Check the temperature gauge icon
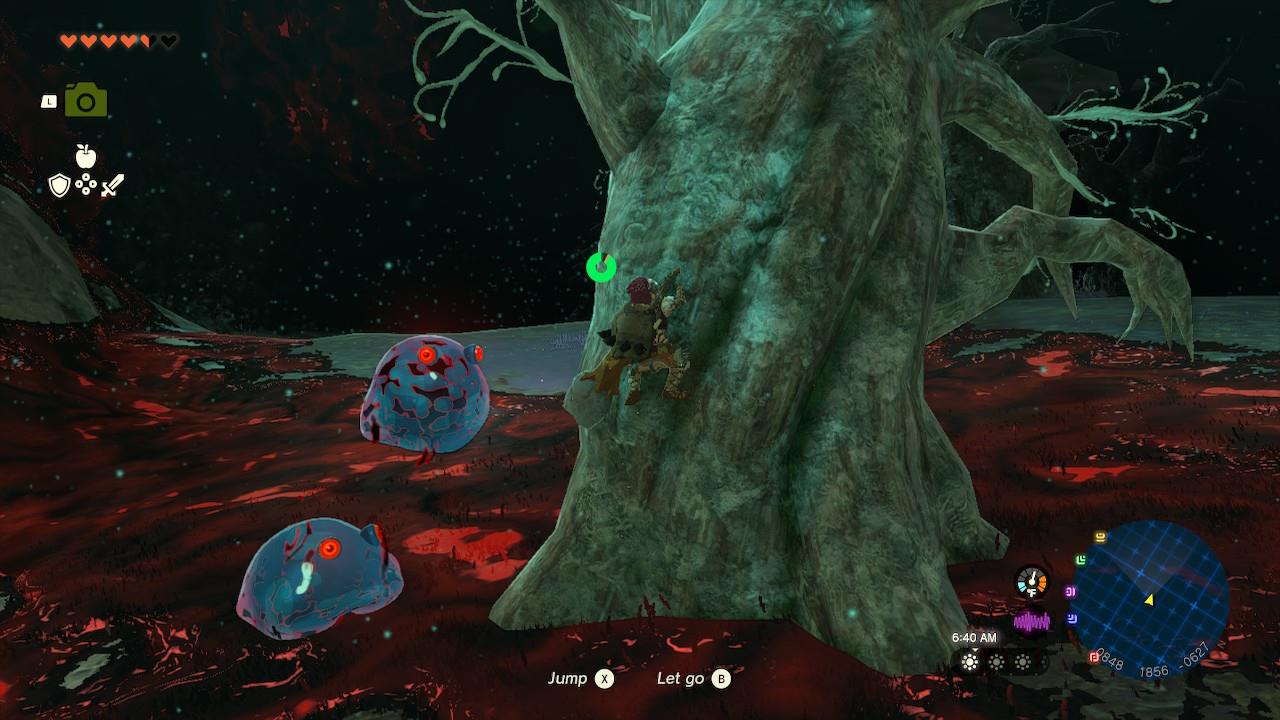Image resolution: width=1280 pixels, height=720 pixels. [1031, 581]
